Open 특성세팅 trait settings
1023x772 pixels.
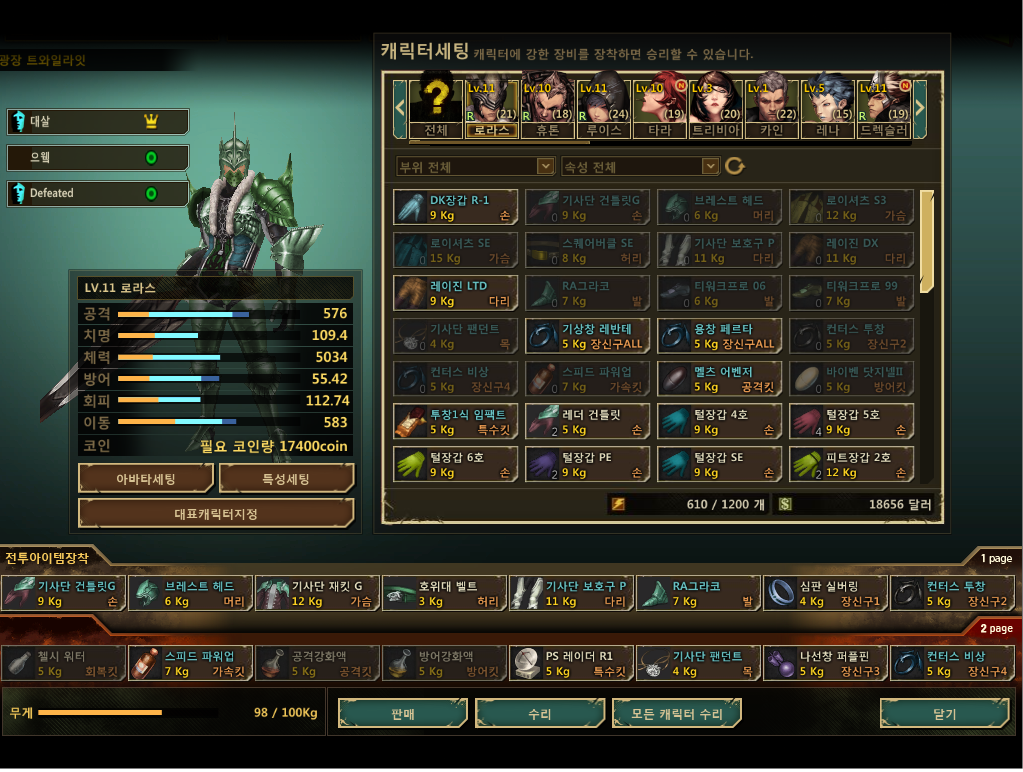click(x=286, y=479)
